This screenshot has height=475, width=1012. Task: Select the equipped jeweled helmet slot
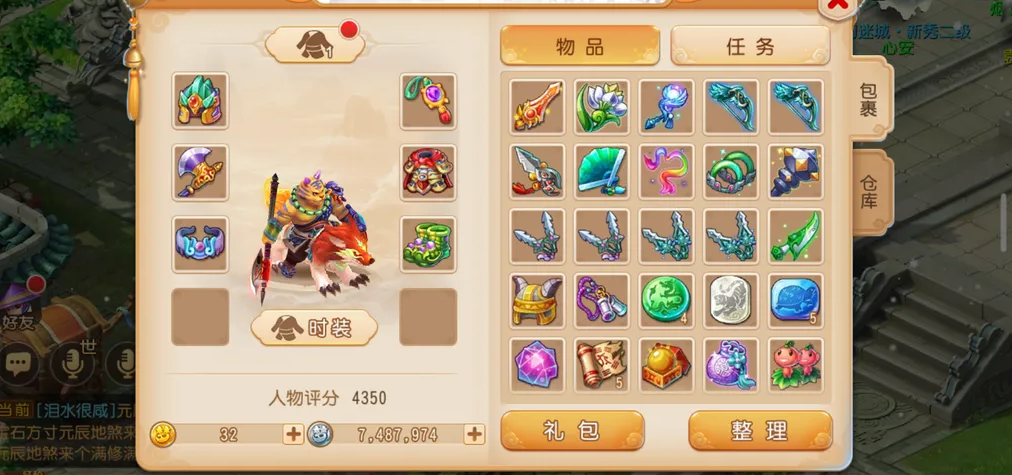(200, 101)
